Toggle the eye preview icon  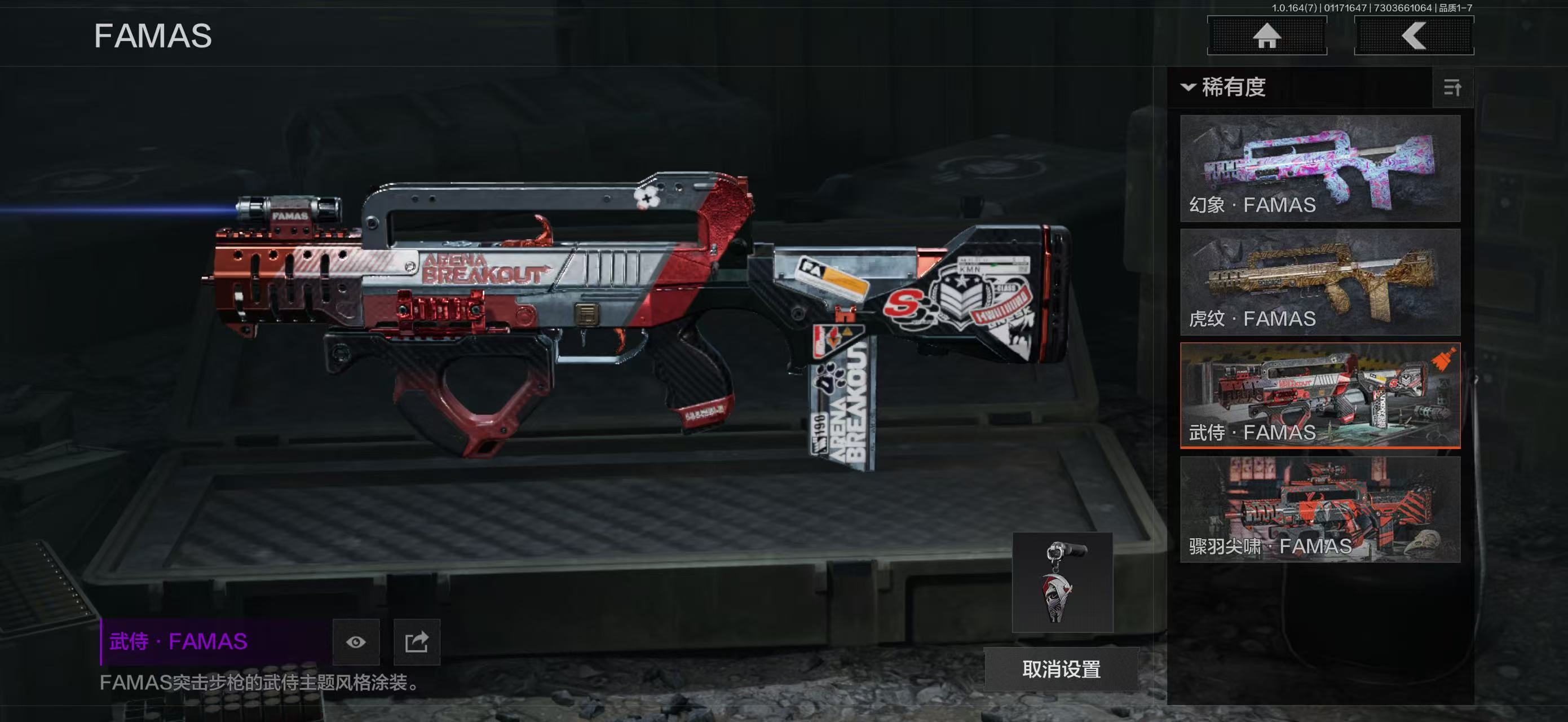point(356,642)
